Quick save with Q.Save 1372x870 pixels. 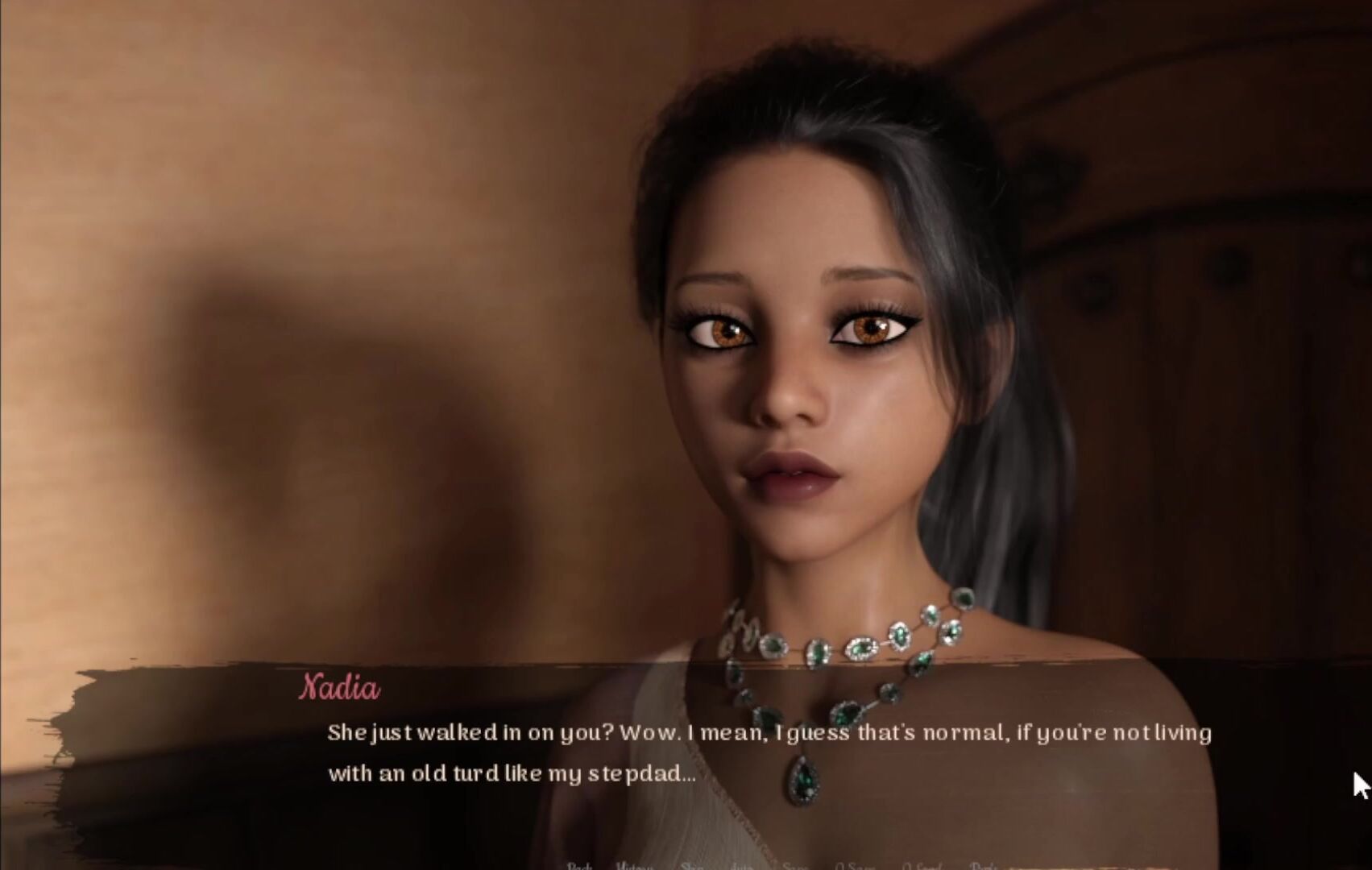[855, 866]
